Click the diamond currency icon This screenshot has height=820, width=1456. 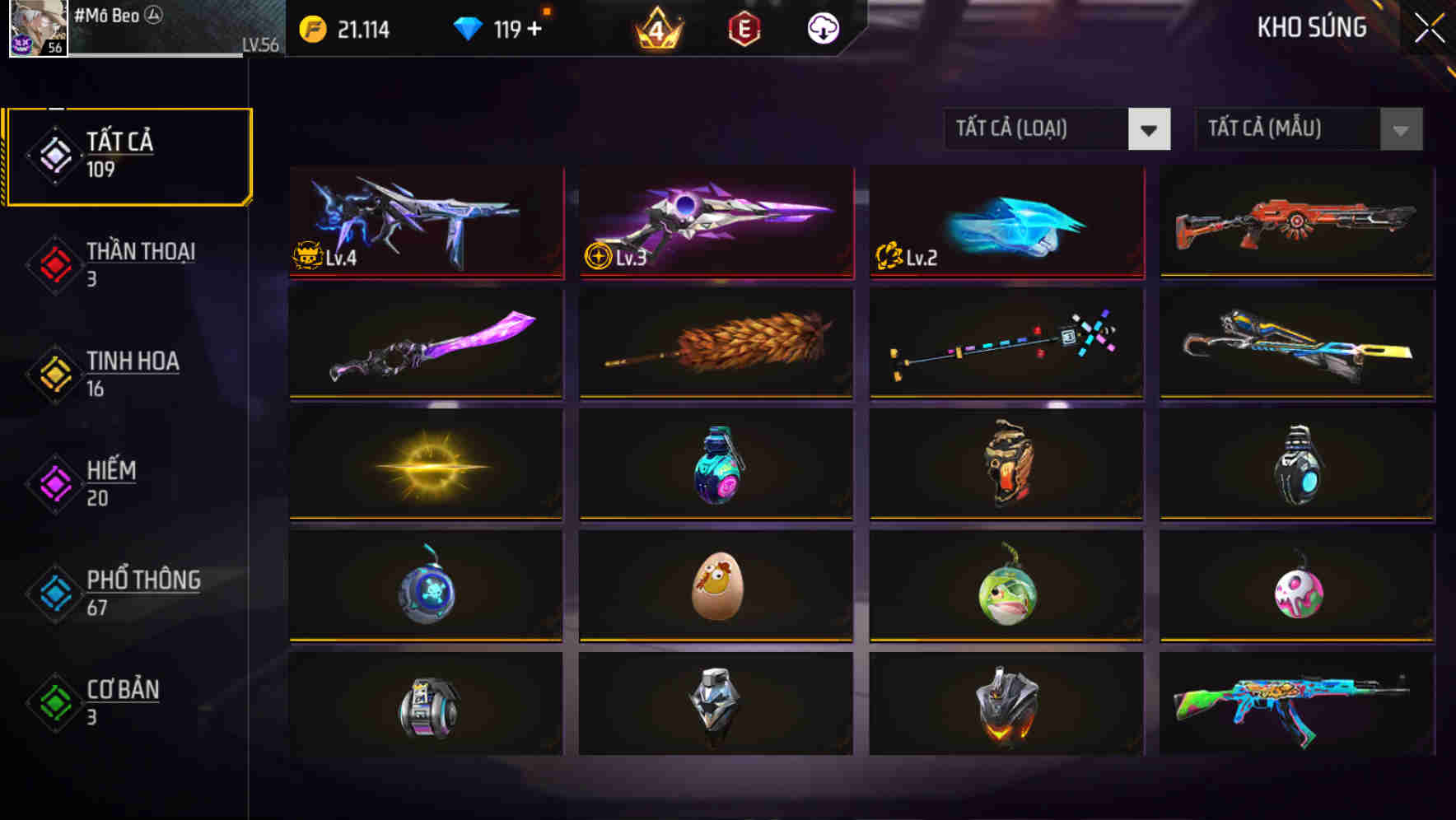468,27
